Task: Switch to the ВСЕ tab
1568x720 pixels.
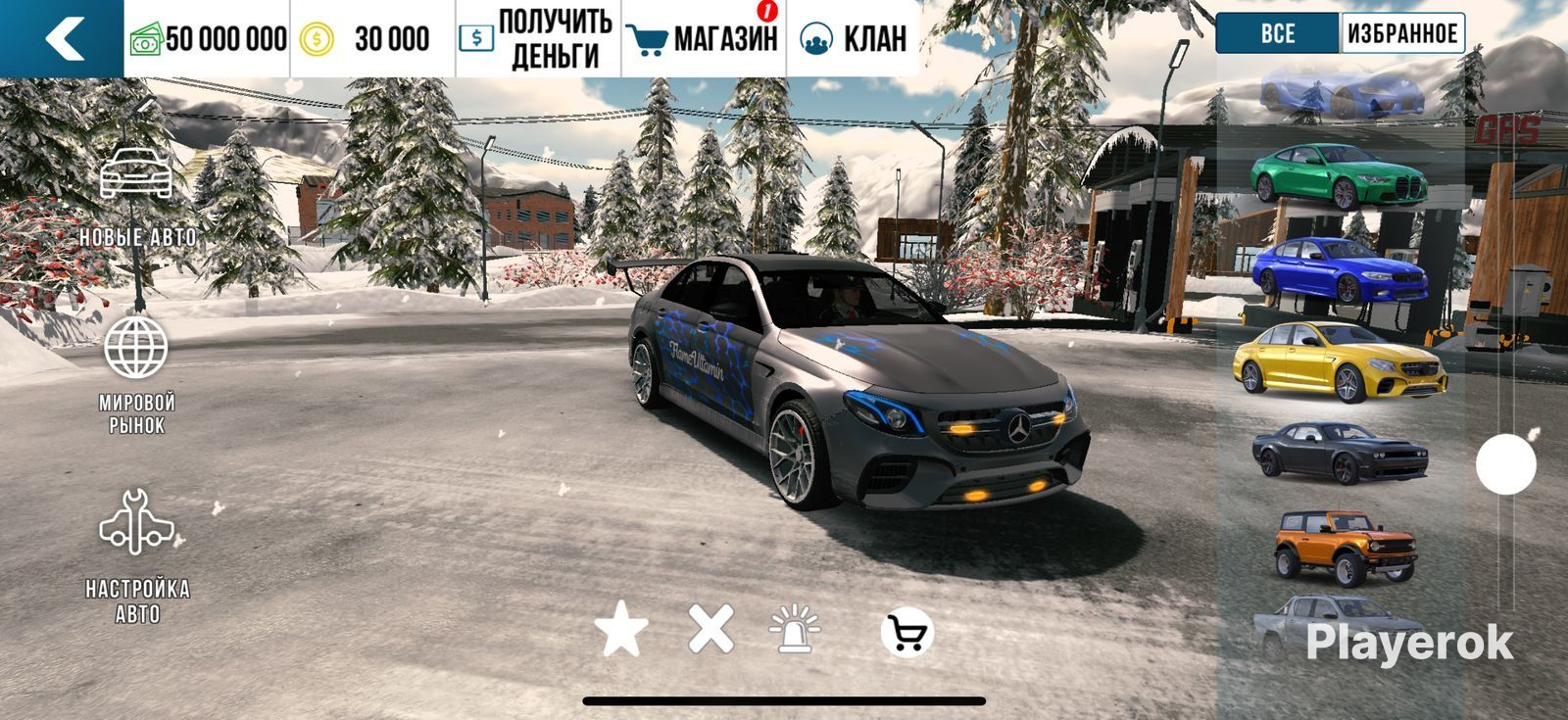Action: (1277, 33)
